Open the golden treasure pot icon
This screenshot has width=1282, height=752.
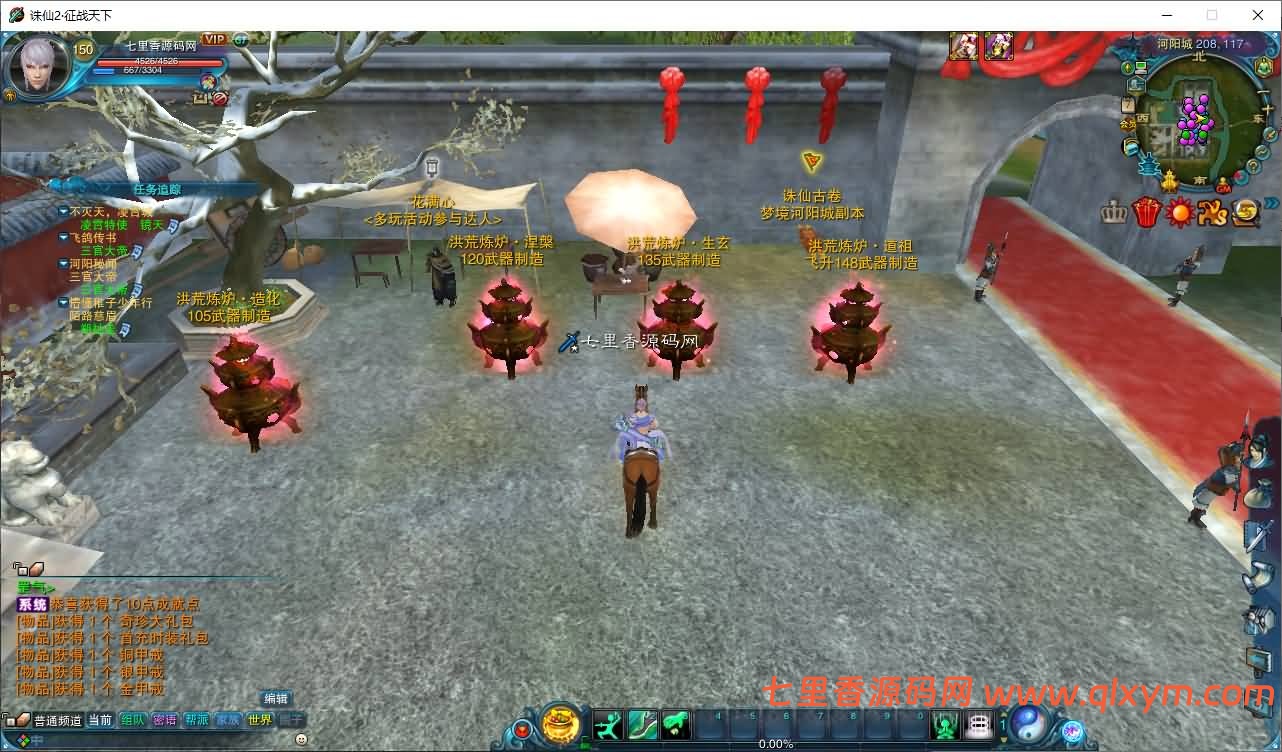pos(561,723)
